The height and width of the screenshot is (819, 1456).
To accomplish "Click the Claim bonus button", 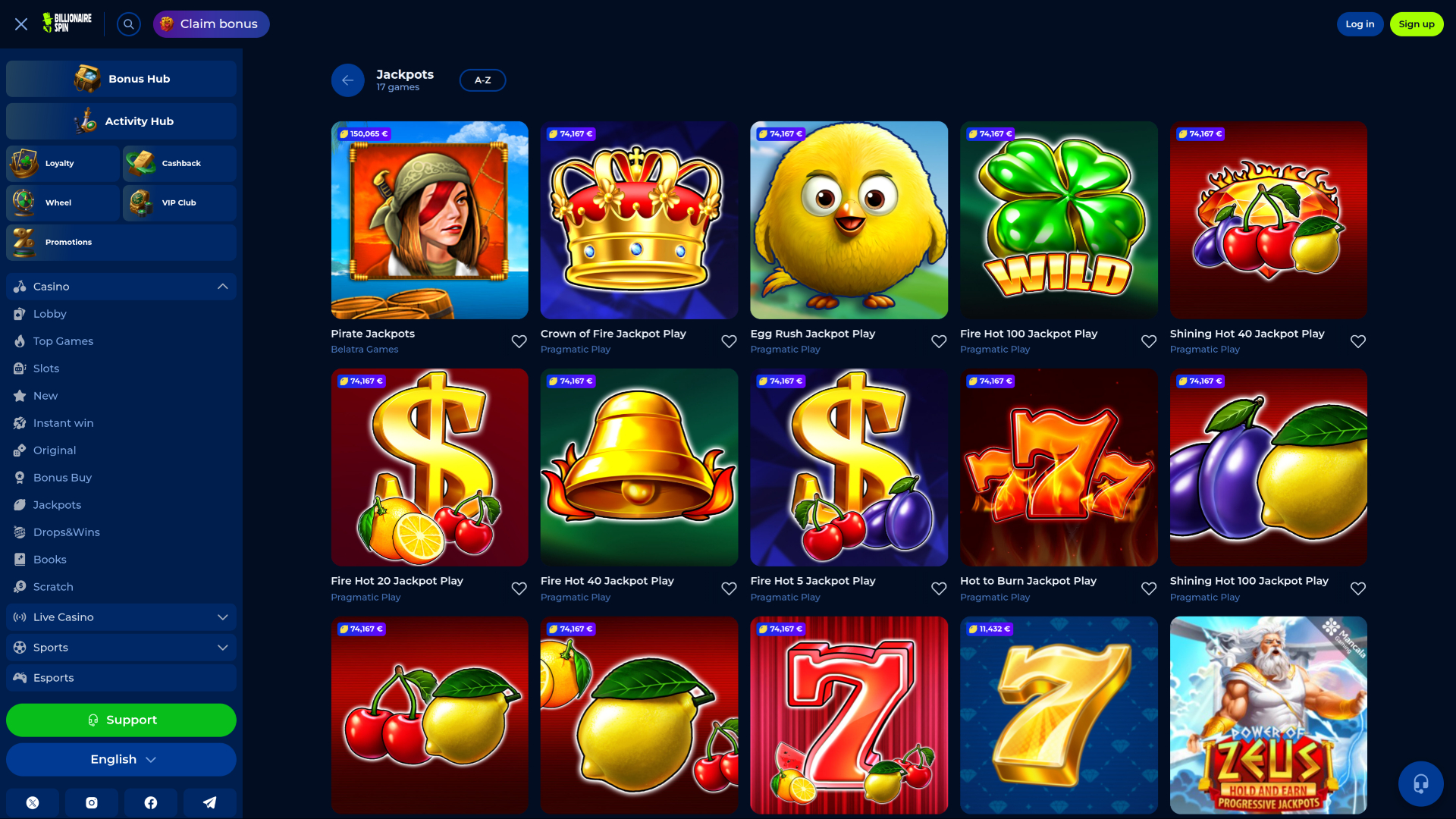I will pos(211,24).
